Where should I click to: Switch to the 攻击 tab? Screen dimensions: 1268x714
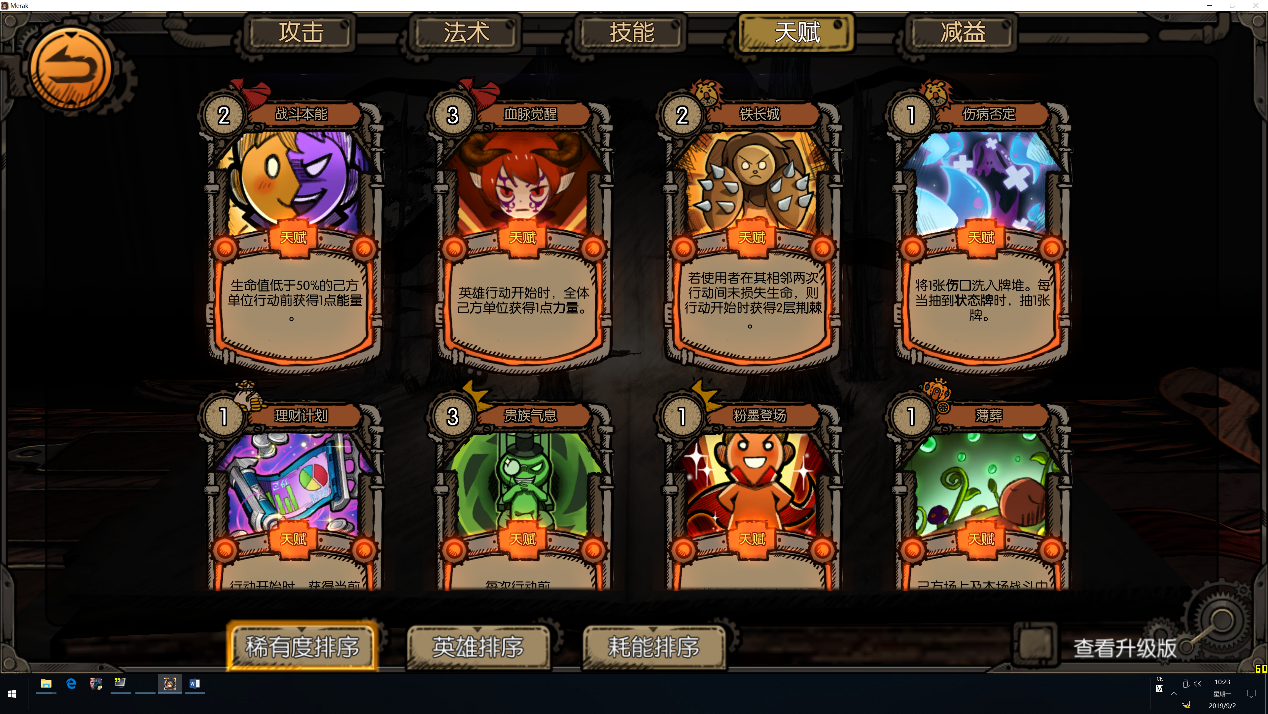pos(301,32)
